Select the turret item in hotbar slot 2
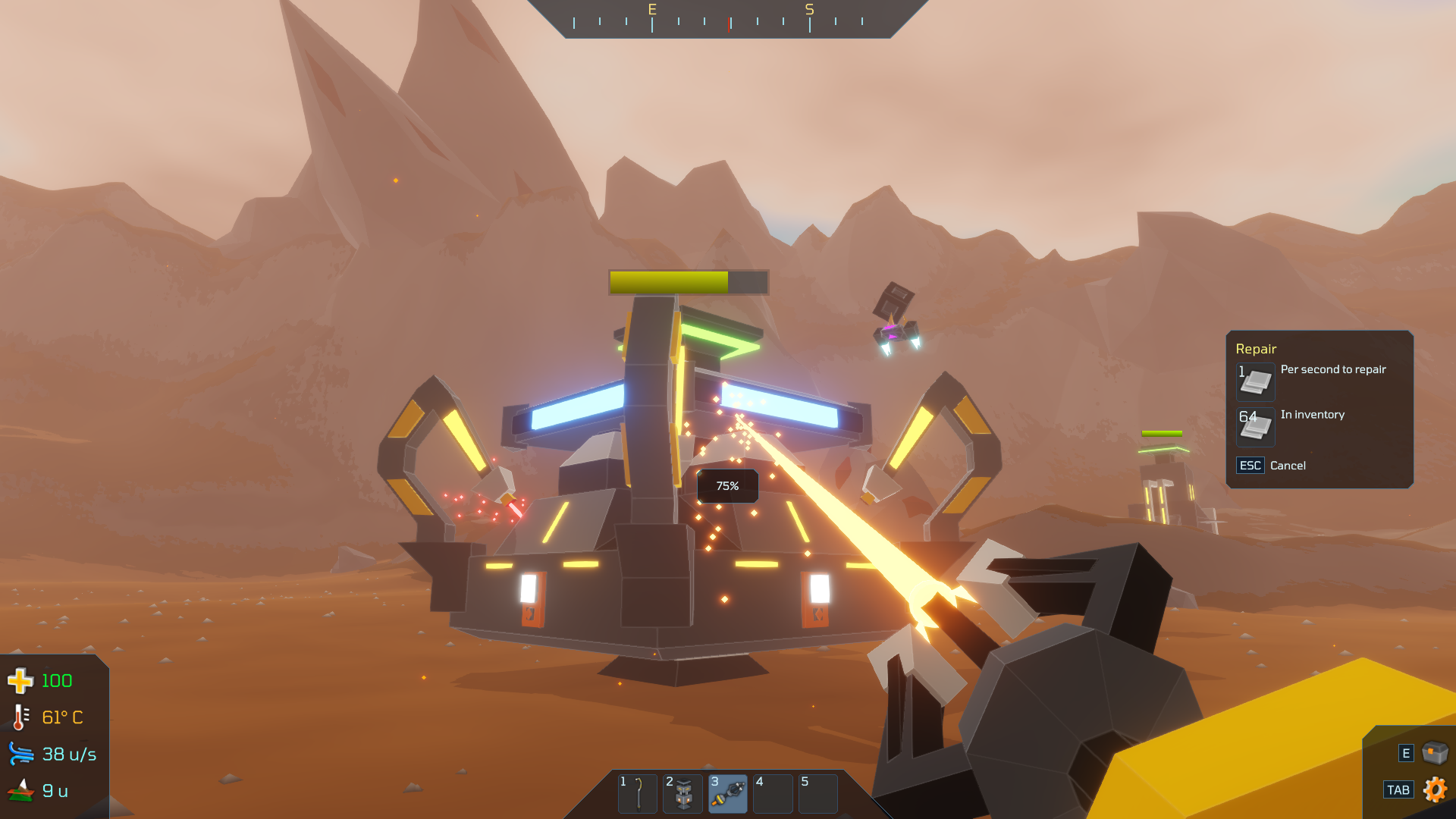The image size is (1456, 819). click(682, 793)
